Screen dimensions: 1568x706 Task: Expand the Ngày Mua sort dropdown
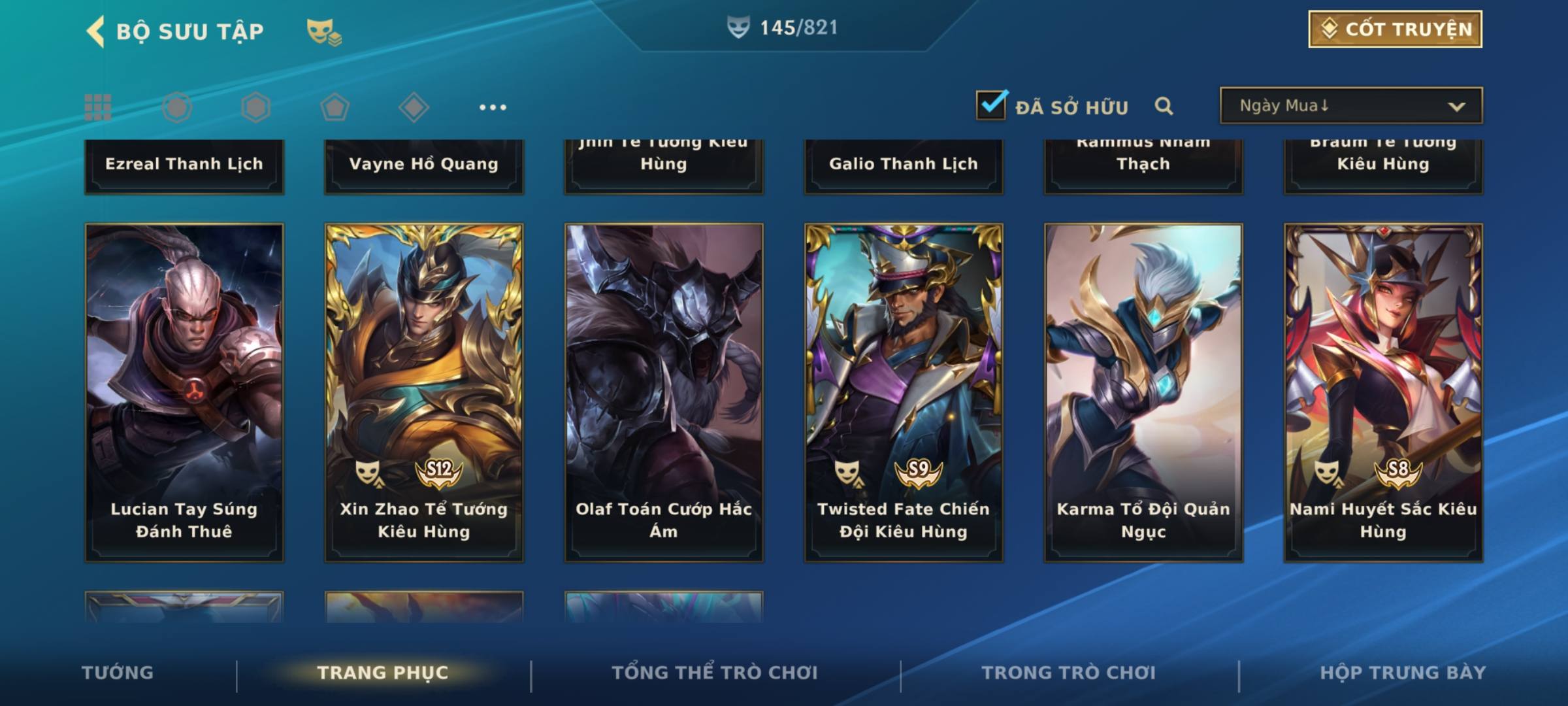[1350, 106]
